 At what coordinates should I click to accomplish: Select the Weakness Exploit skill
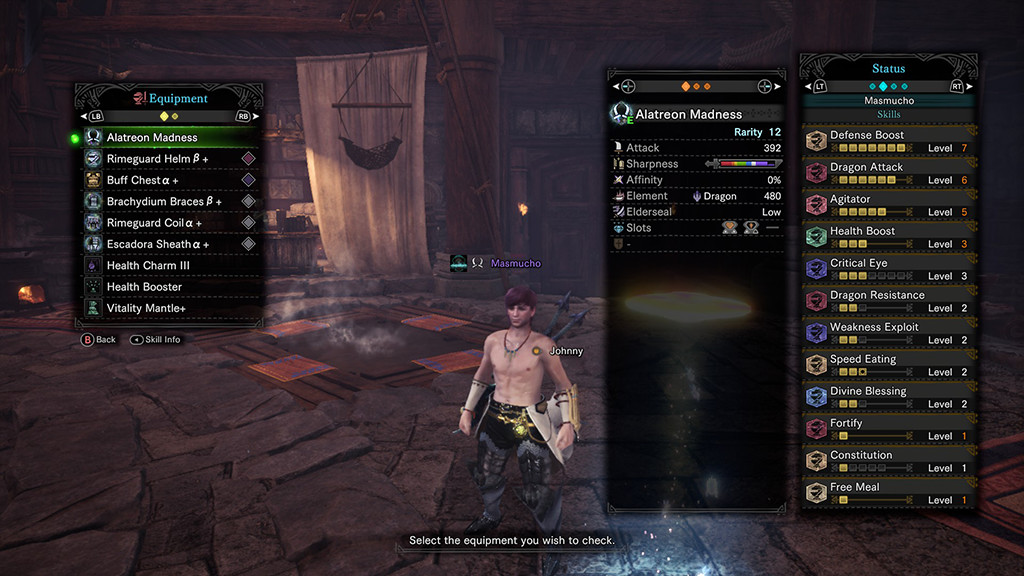pyautogui.click(x=890, y=333)
